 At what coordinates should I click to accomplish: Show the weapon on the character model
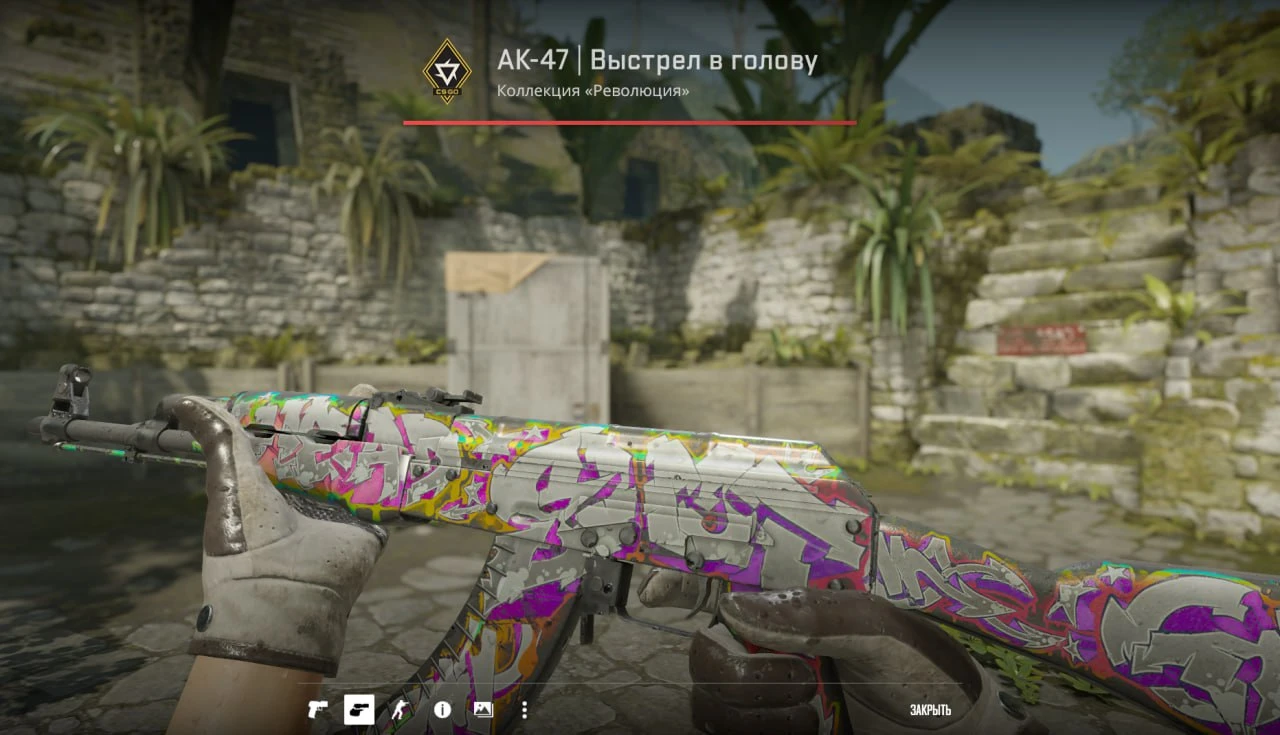[400, 710]
